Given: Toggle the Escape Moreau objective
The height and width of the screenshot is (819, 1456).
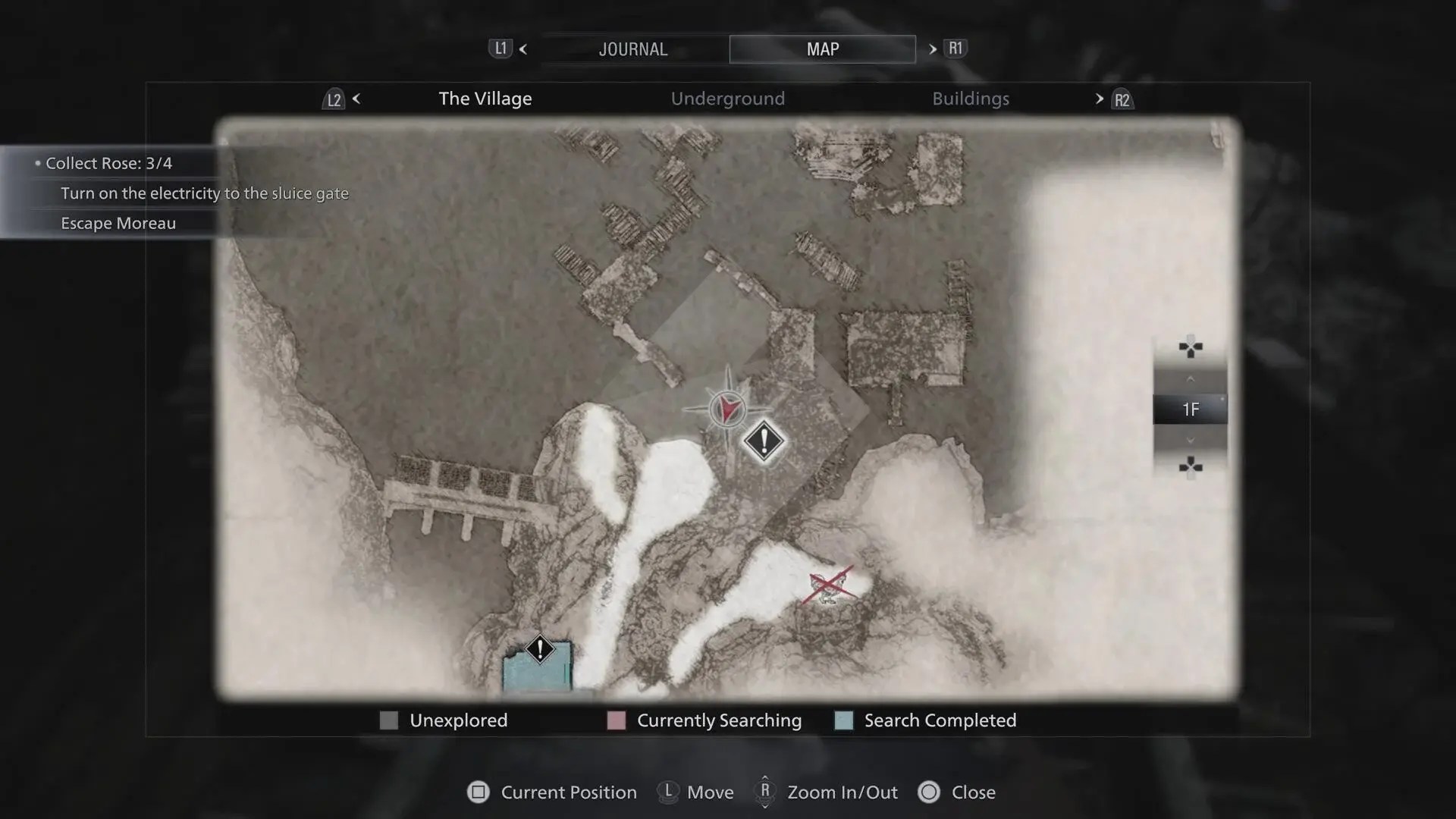Looking at the screenshot, I should point(118,223).
